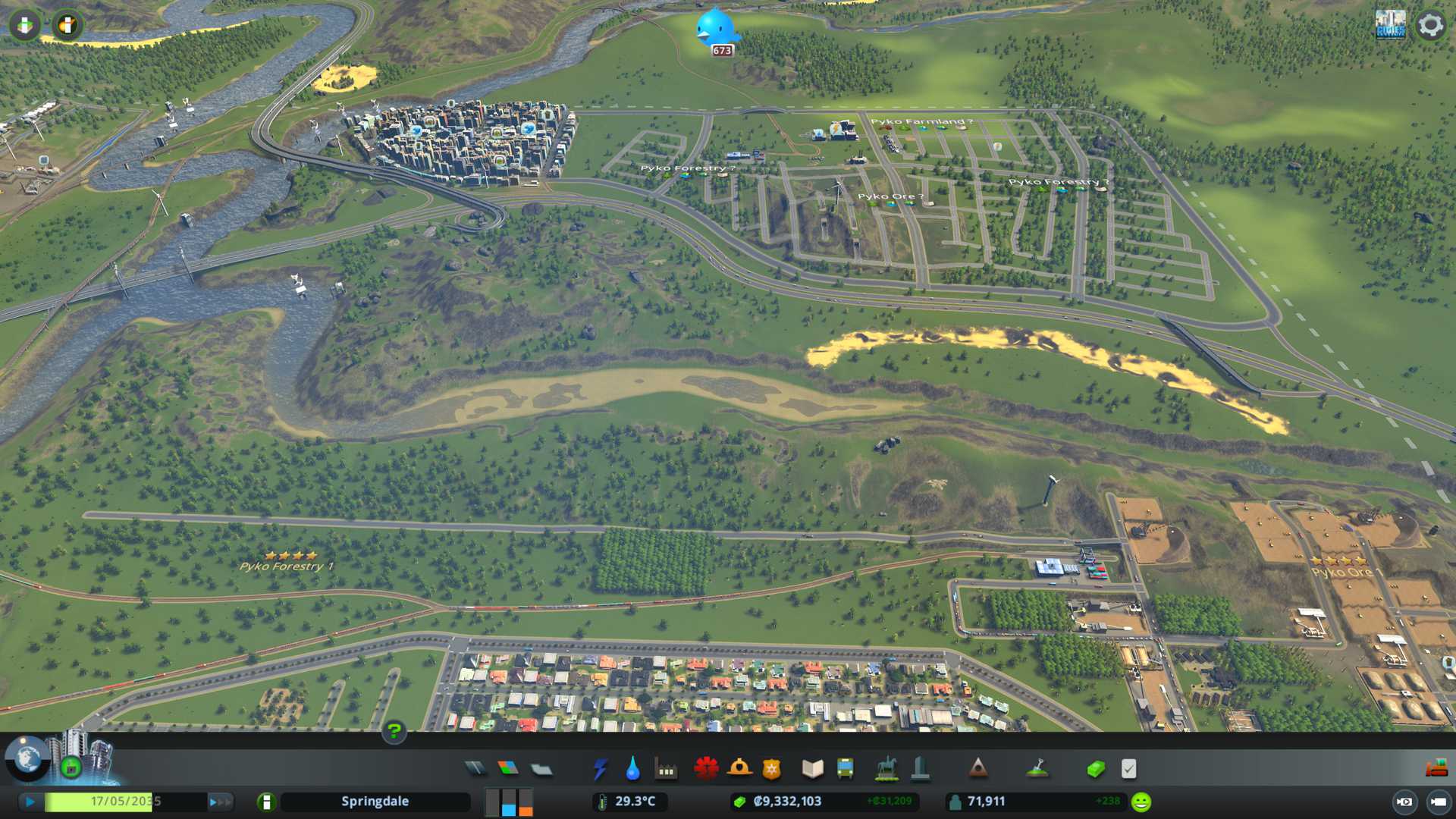The width and height of the screenshot is (1456, 819).
Task: Select the Police badge icon
Action: coord(771,769)
